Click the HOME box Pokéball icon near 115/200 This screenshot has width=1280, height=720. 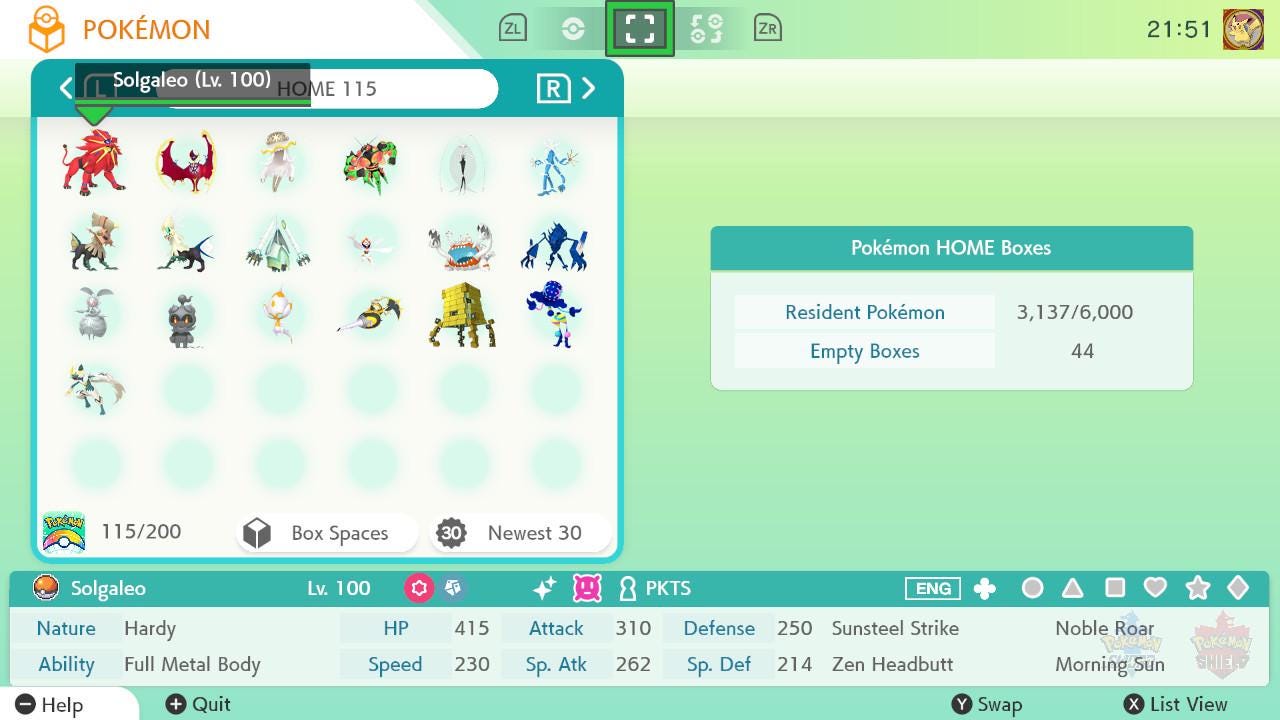62,531
